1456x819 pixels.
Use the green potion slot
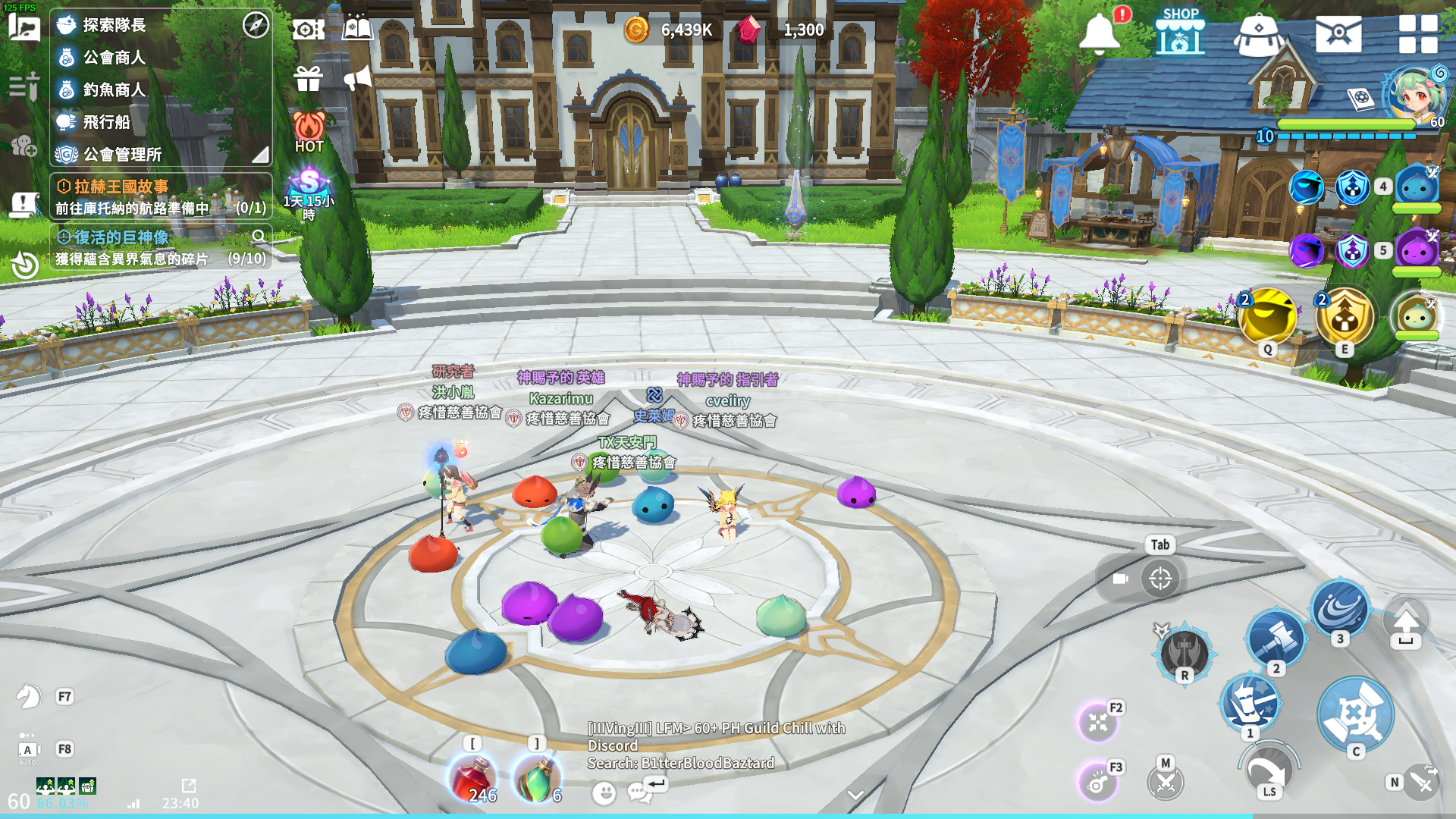tap(537, 779)
